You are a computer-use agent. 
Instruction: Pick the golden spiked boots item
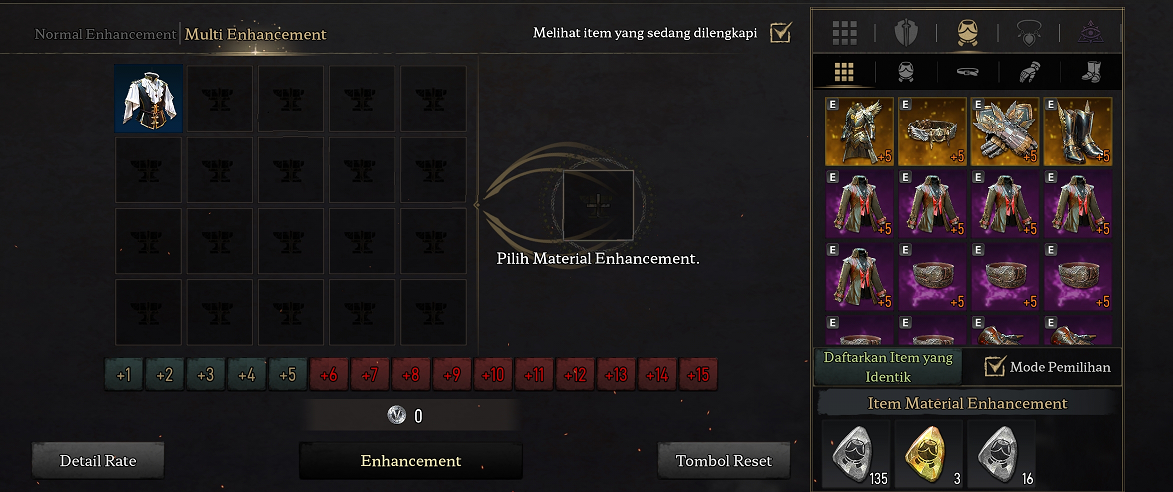point(1077,131)
